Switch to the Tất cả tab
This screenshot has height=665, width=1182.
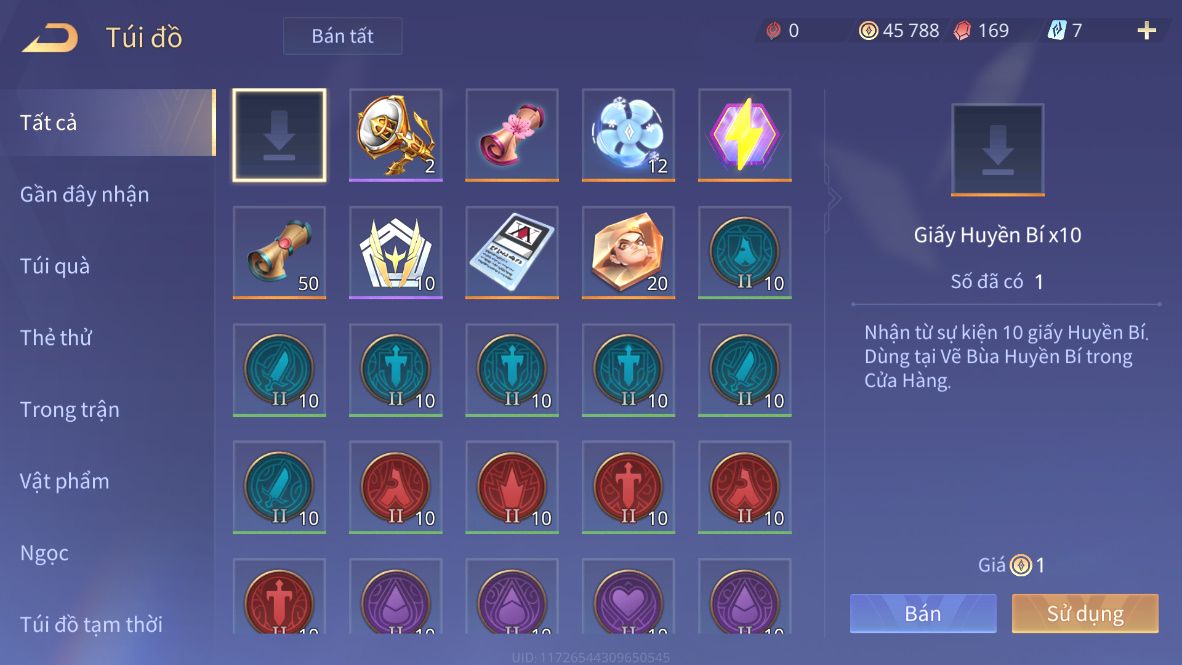pyautogui.click(x=48, y=123)
